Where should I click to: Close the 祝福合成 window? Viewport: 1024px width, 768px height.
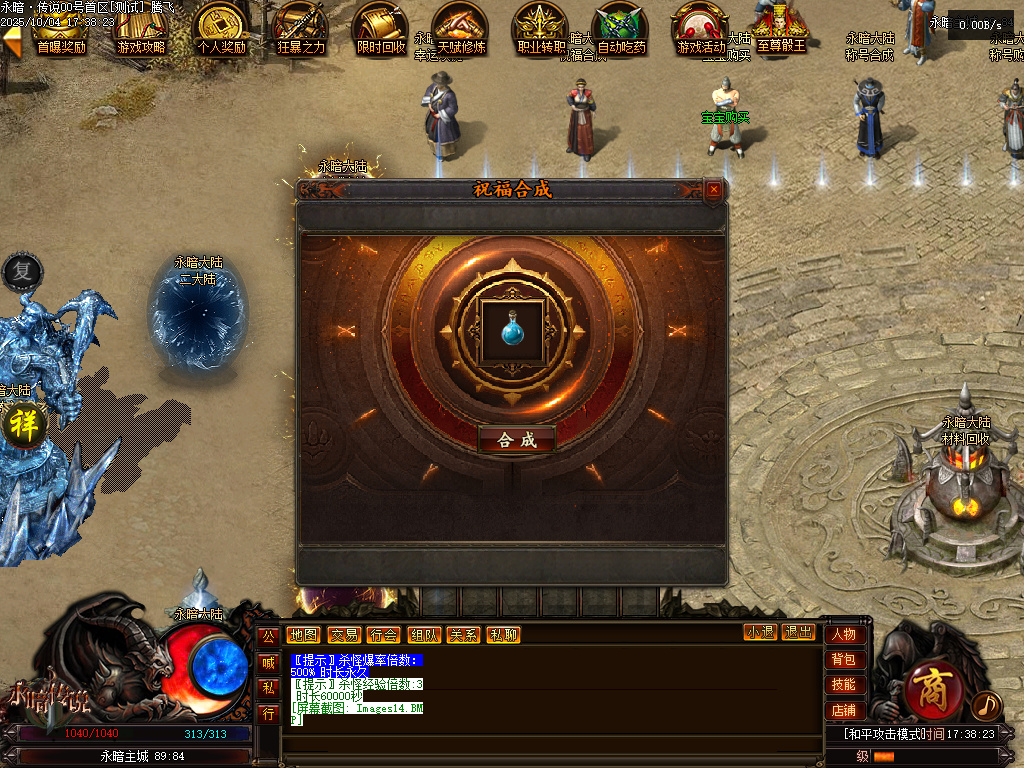coord(713,189)
